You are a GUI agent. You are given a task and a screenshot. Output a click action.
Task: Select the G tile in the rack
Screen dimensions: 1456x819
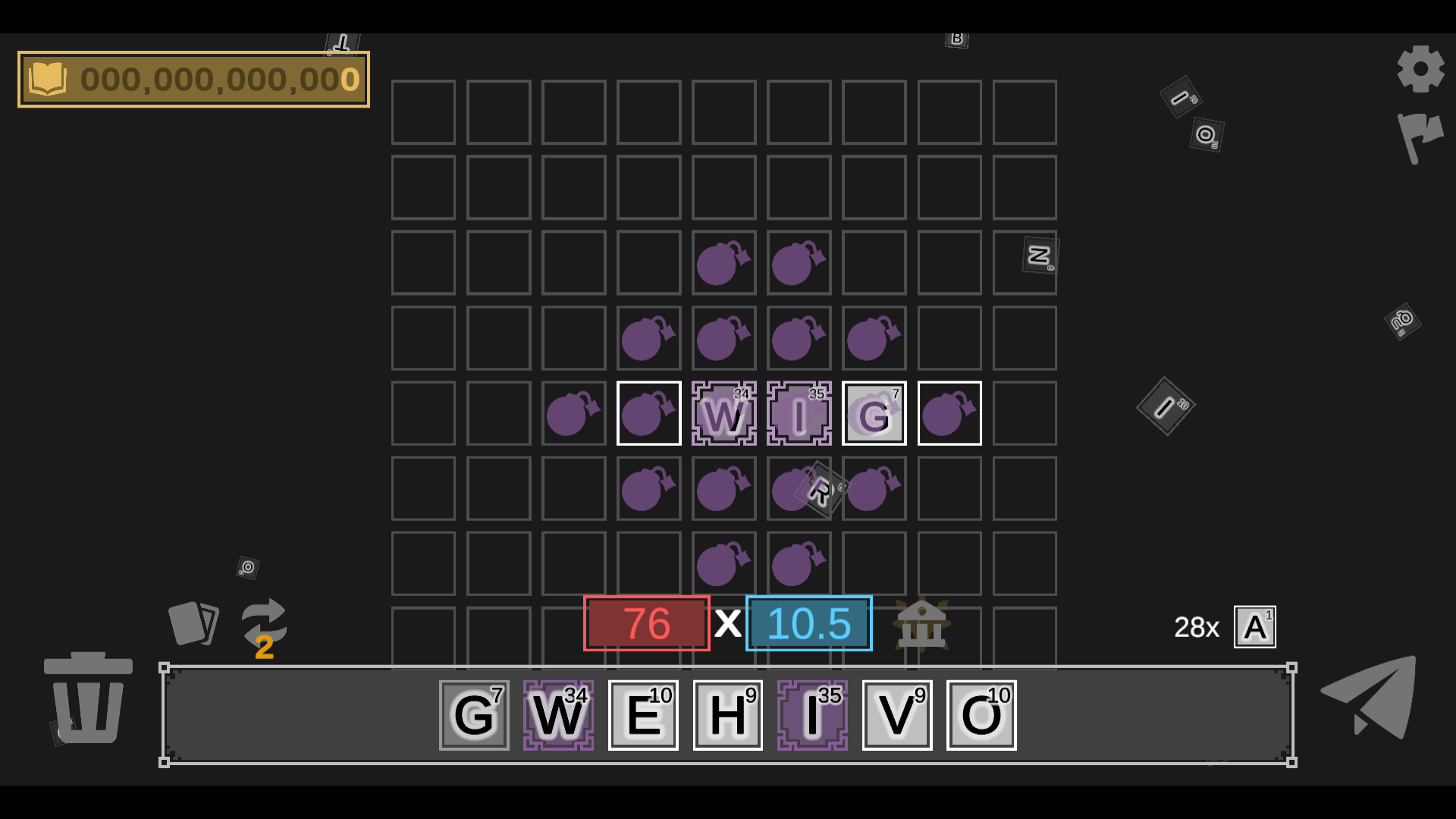coord(473,714)
